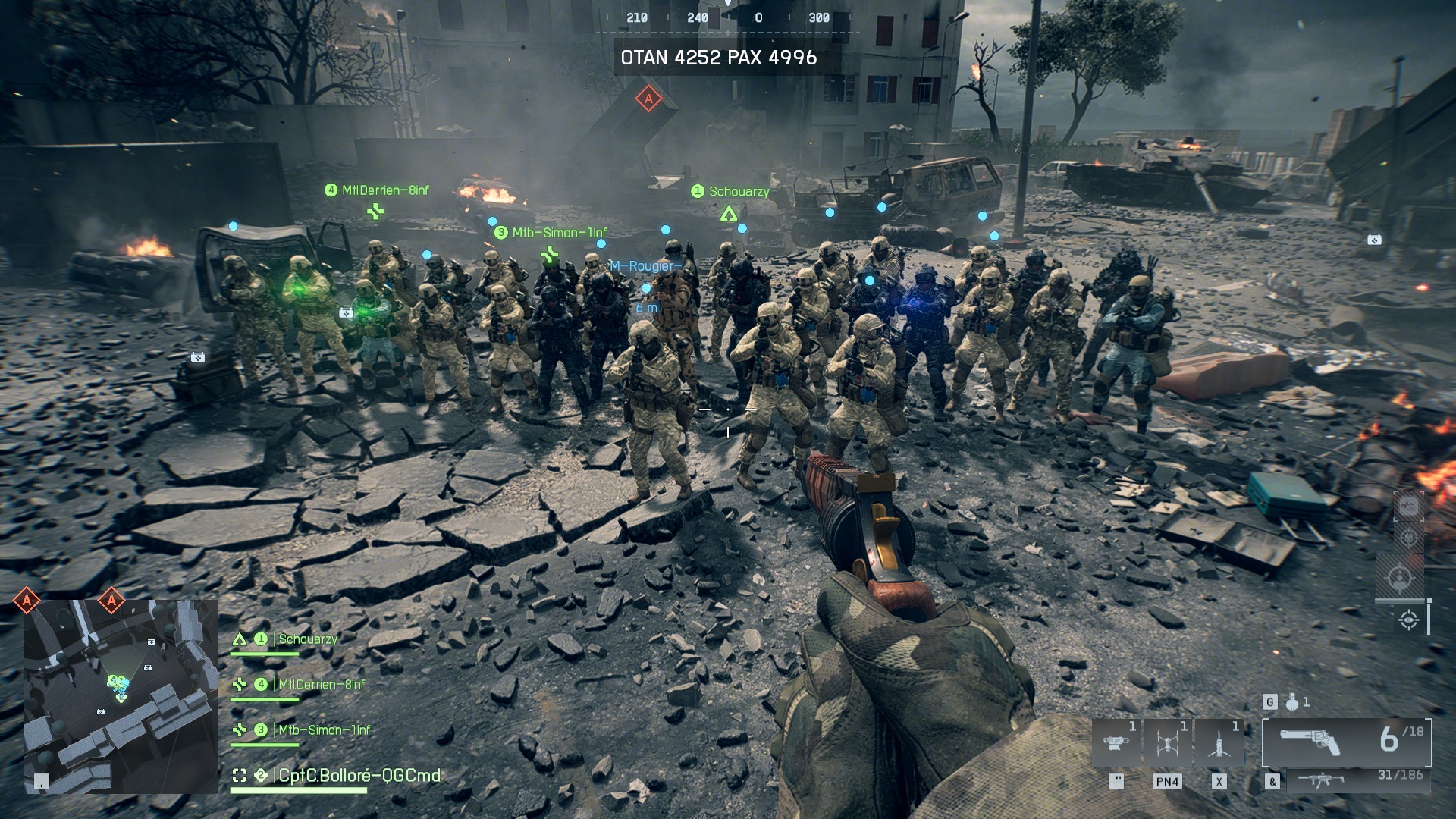Select the launcher gadget slot left of drone
The height and width of the screenshot is (819, 1456).
[x=1116, y=743]
